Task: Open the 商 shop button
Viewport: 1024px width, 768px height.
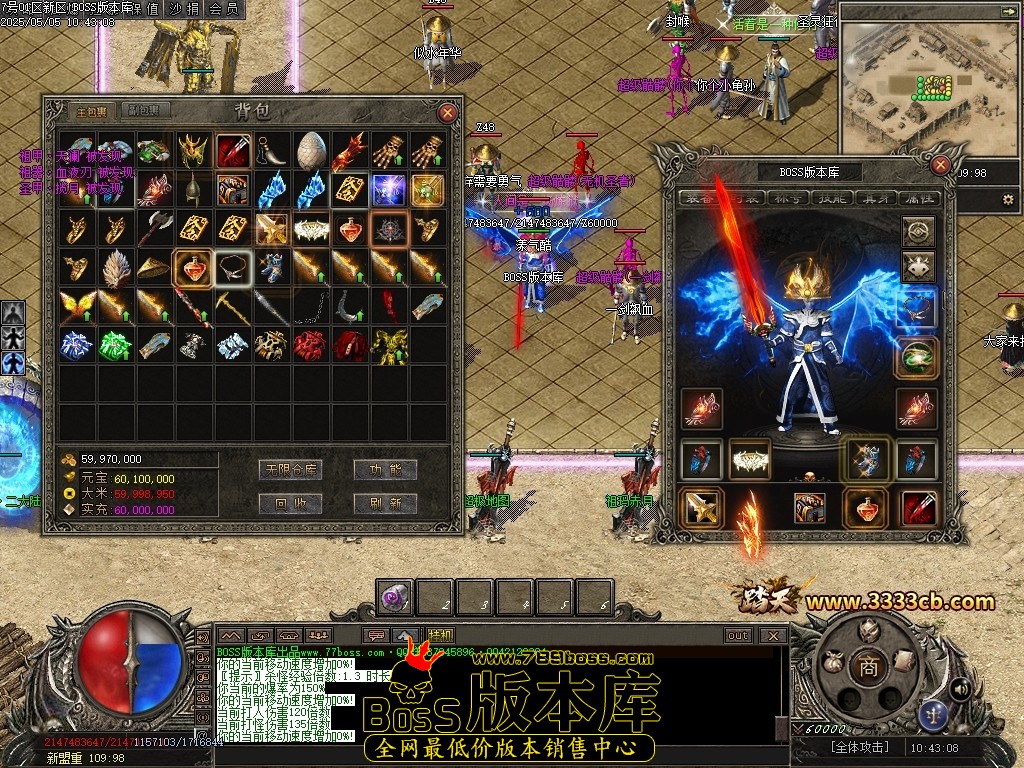Action: 869,669
